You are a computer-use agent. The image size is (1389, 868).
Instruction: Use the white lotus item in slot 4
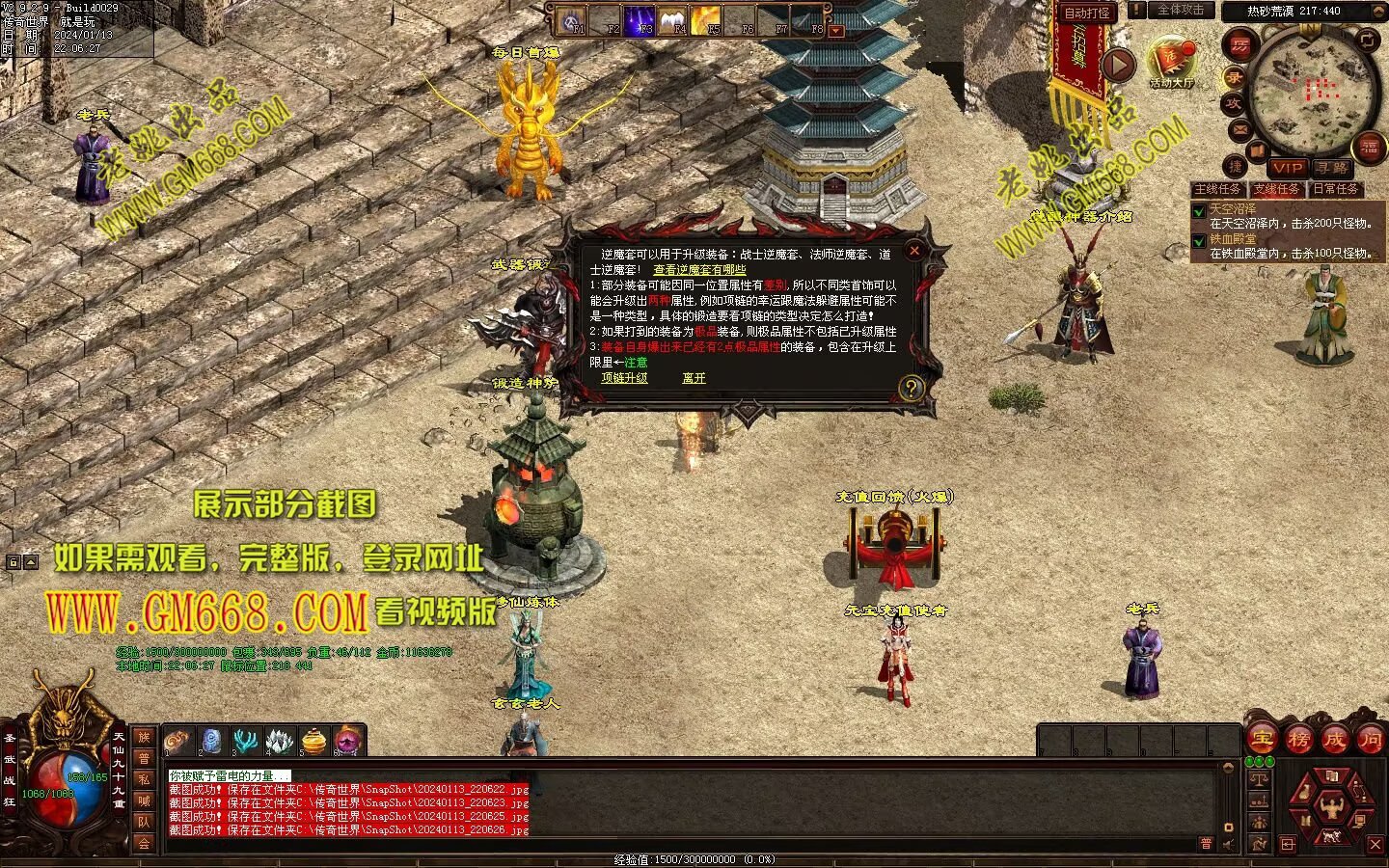[279, 741]
